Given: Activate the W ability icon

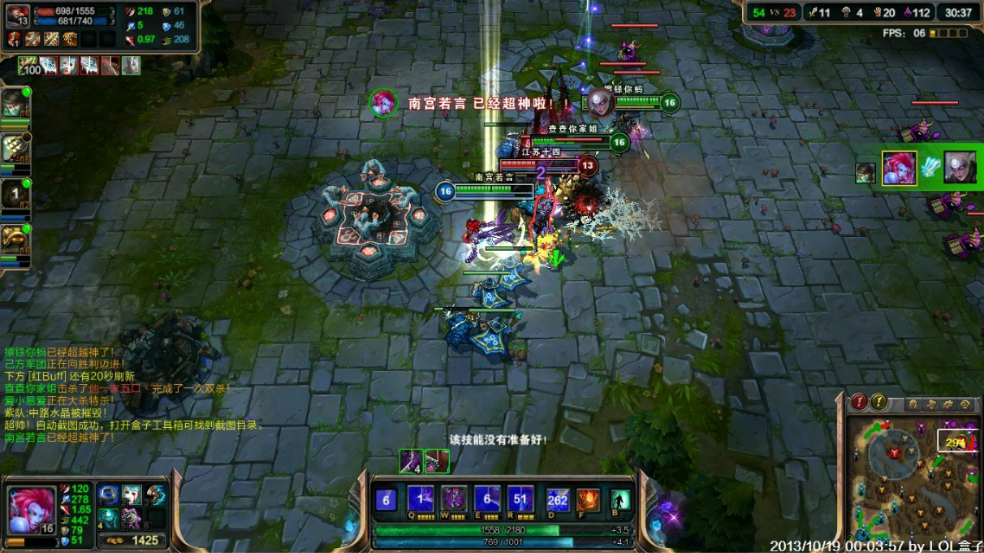Looking at the screenshot, I should 454,499.
